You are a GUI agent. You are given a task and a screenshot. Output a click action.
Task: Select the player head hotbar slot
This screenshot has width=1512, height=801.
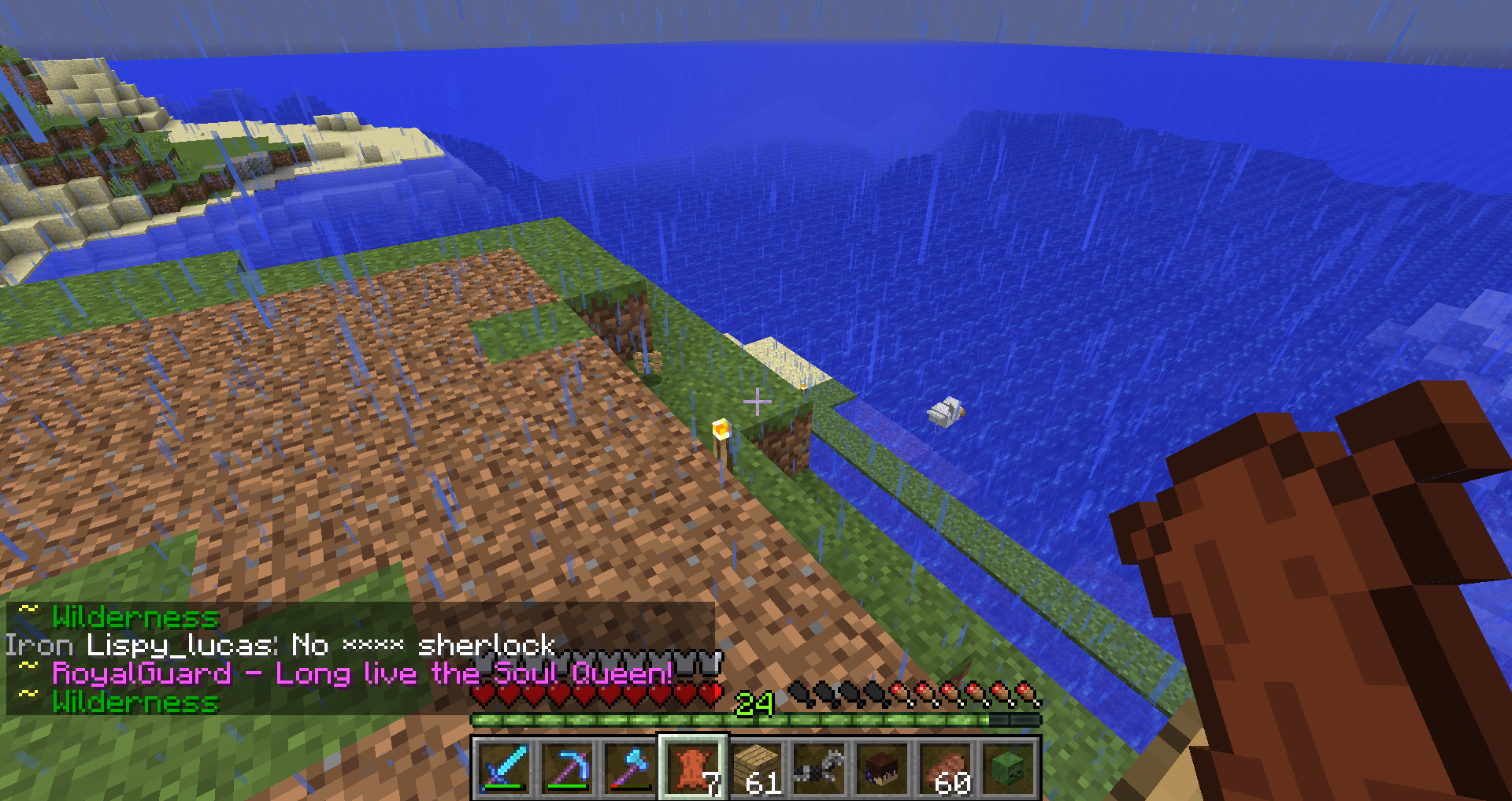(x=882, y=768)
